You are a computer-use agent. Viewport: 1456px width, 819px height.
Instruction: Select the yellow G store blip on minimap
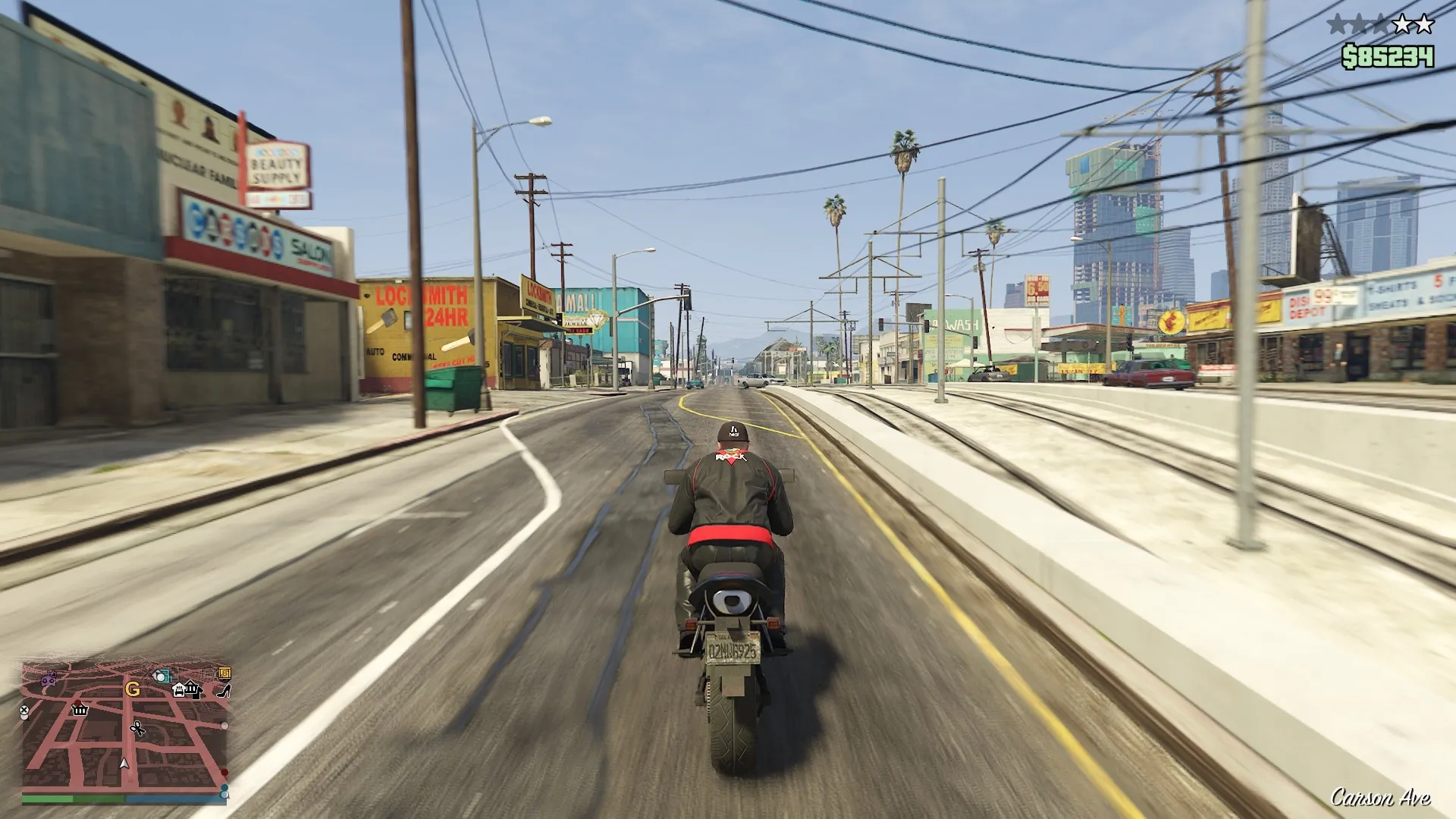pyautogui.click(x=133, y=689)
